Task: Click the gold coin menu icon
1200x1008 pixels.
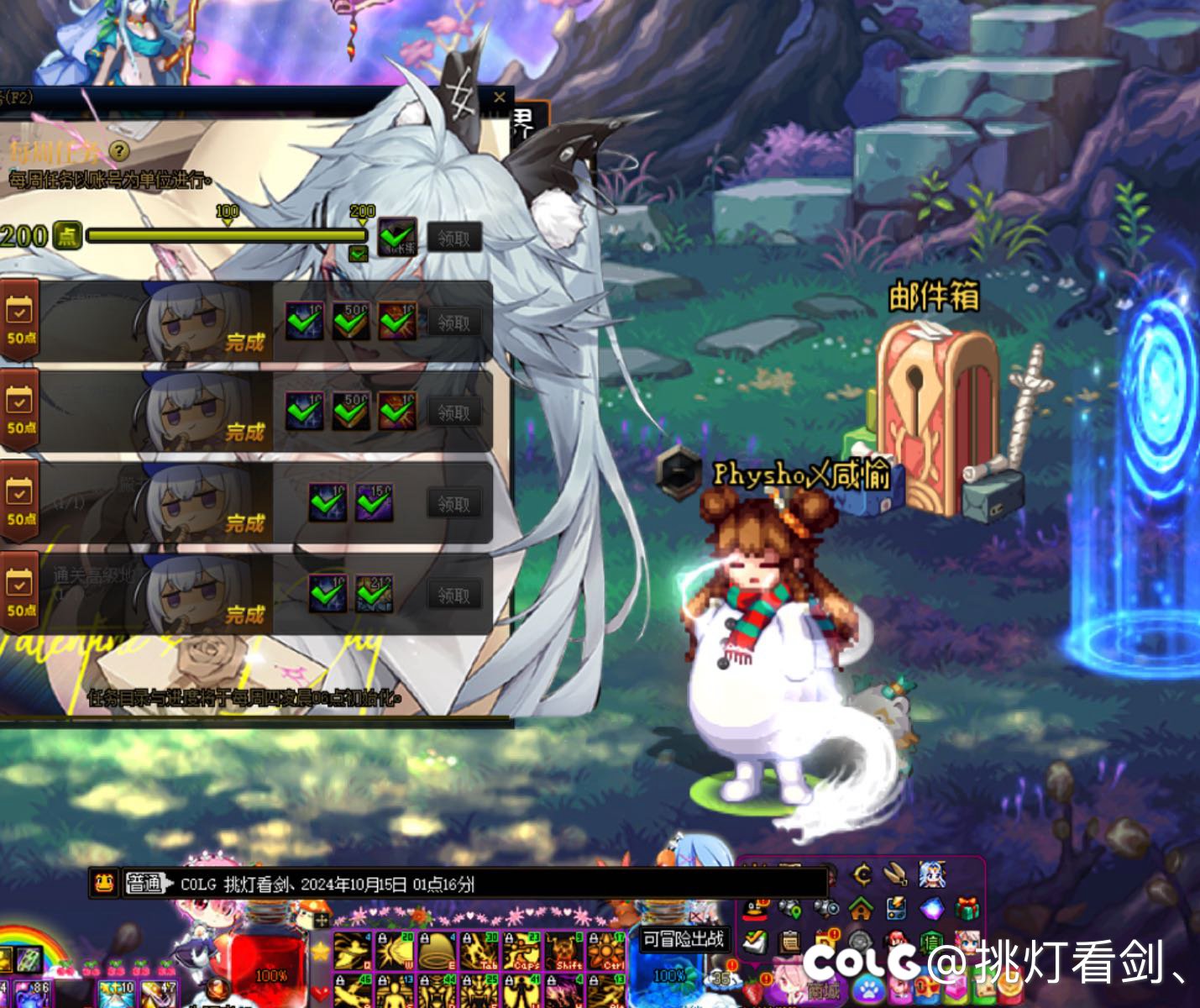Action: 862,875
